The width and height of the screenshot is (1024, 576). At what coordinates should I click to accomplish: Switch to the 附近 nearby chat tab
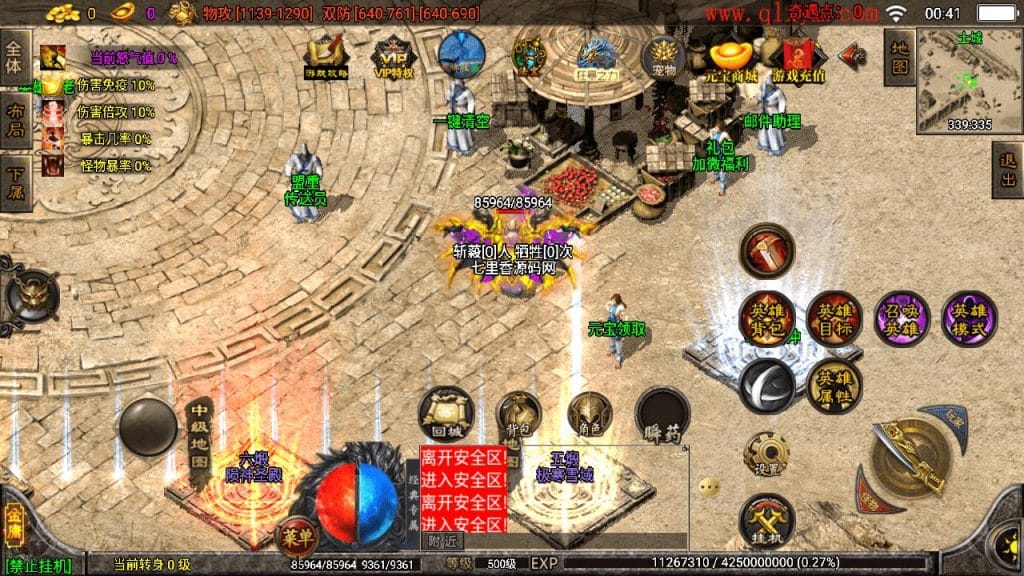[x=441, y=540]
